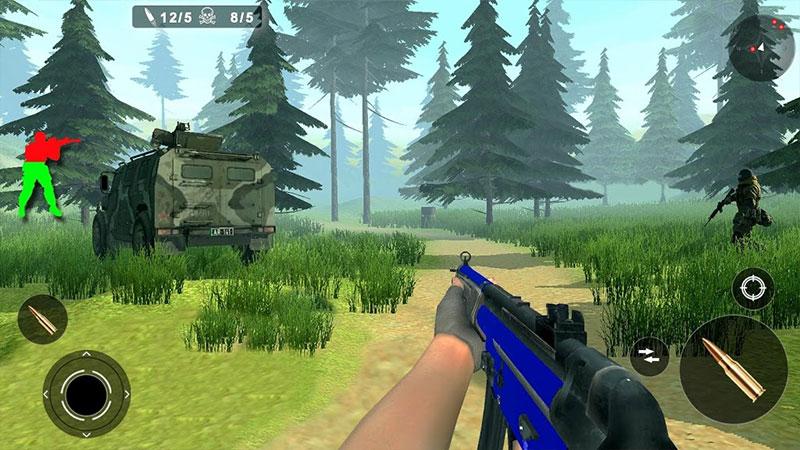Click the circular minimap radar

pyautogui.click(x=760, y=46)
